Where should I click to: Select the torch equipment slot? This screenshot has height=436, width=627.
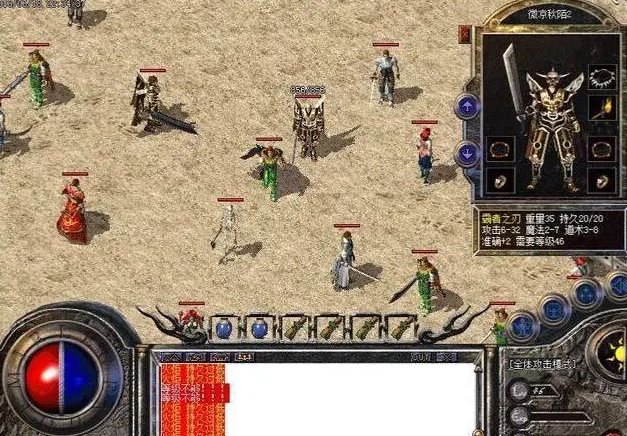600,107
